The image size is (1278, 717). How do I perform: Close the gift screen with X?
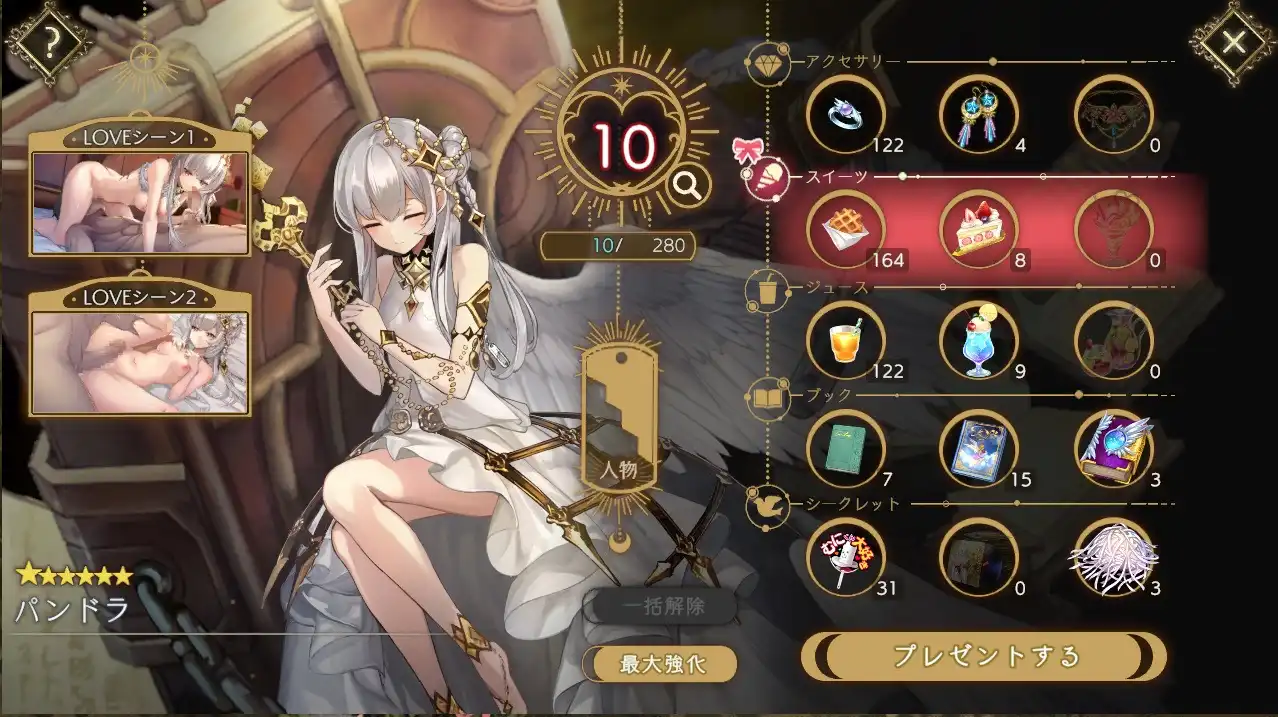click(1234, 42)
